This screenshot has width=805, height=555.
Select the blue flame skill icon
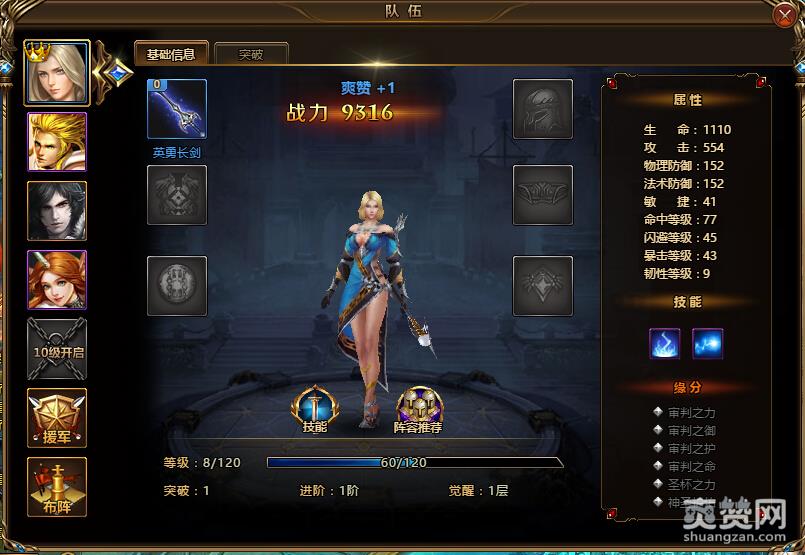click(x=665, y=343)
